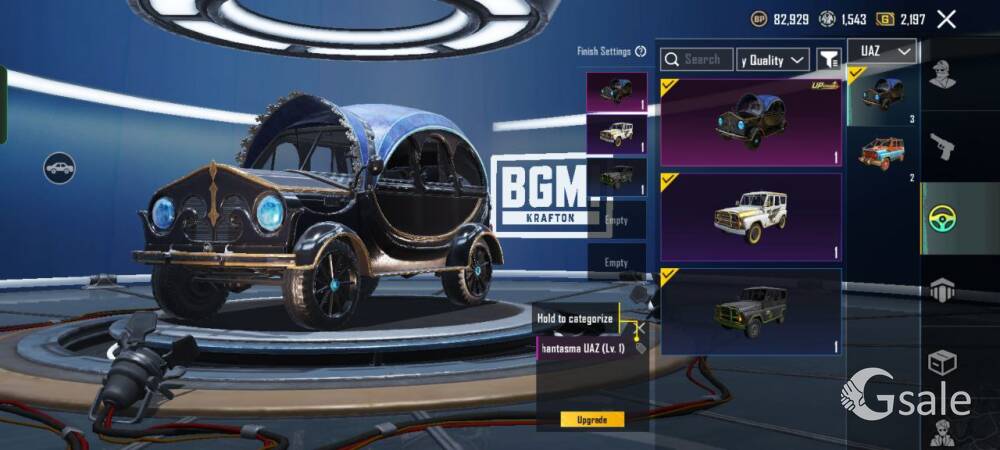Upgrade the Phantasma UAZ

[592, 420]
